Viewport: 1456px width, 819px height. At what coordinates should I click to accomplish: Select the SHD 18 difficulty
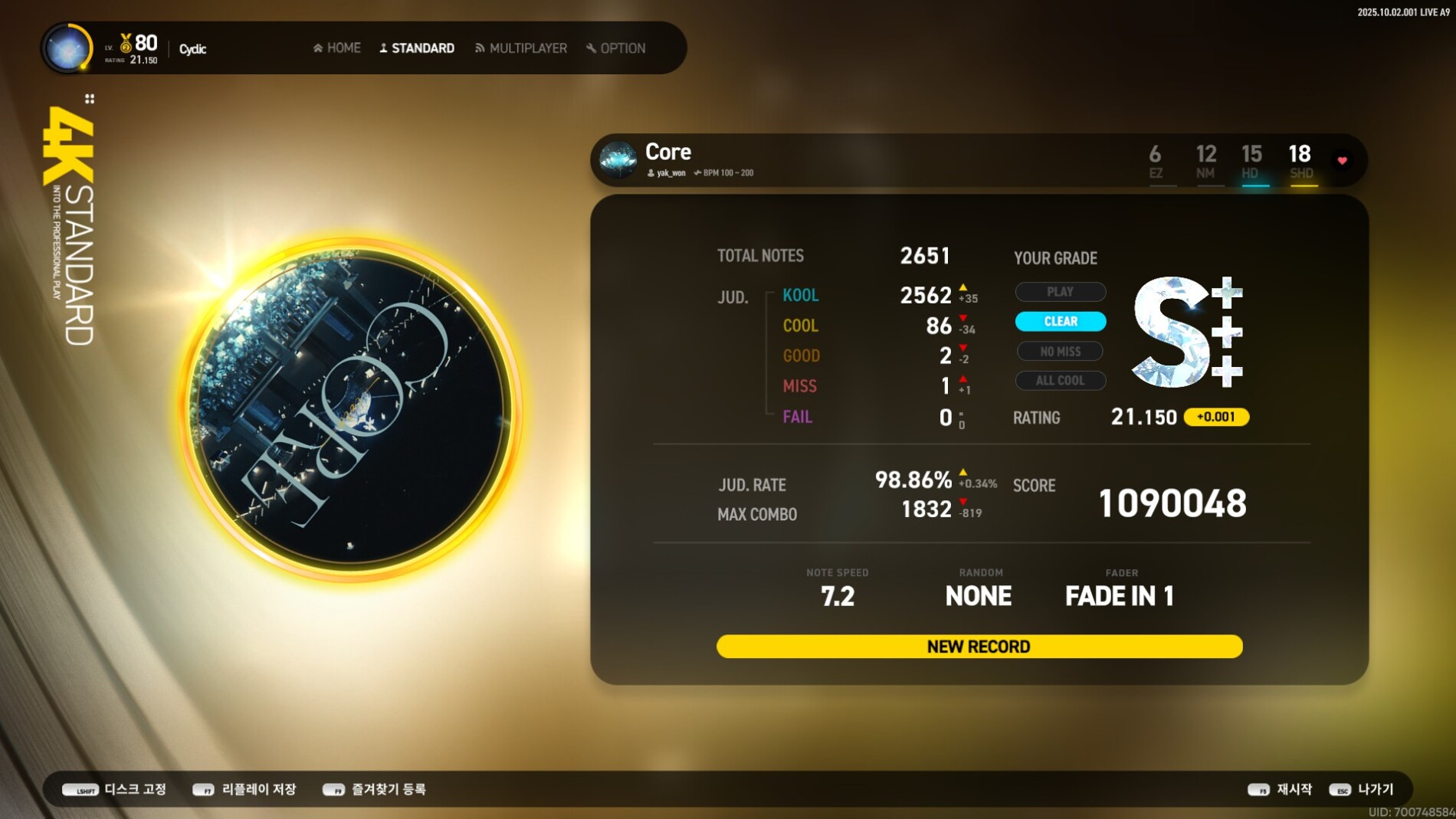pos(1300,162)
